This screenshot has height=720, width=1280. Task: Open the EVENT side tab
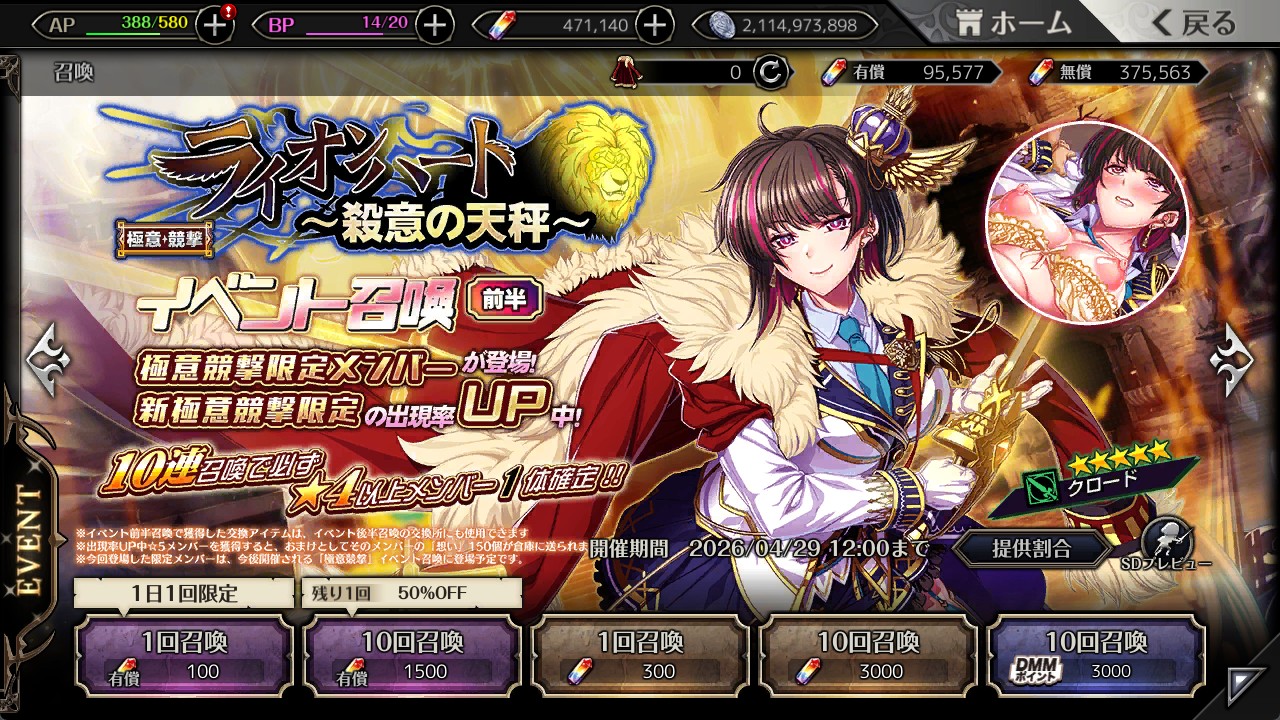28,540
